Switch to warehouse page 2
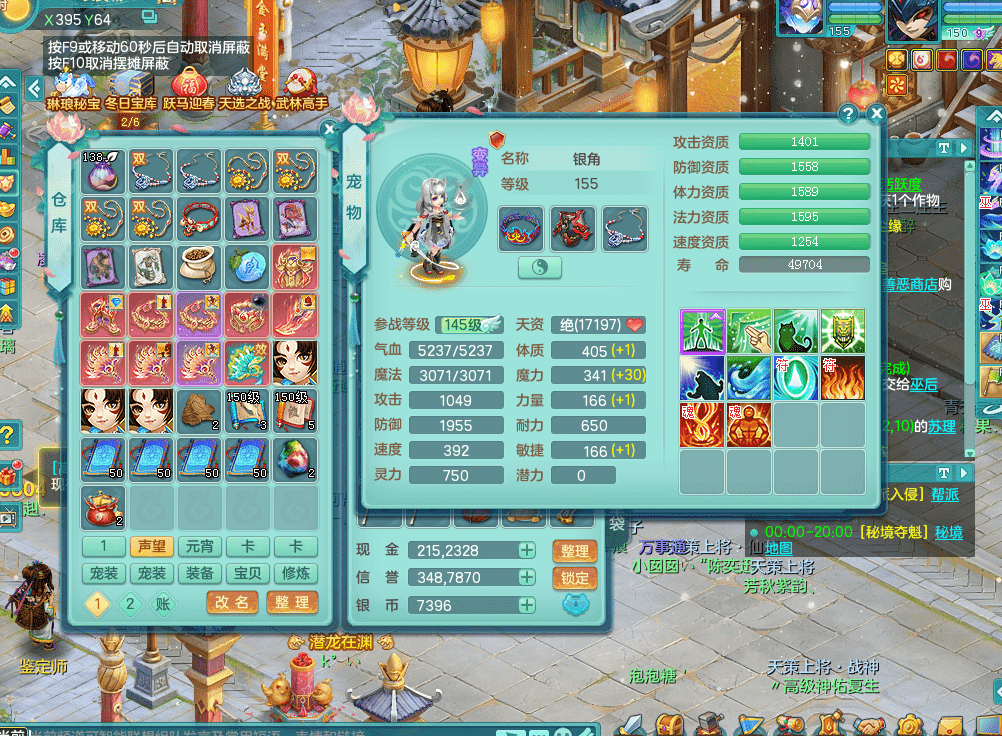1002x736 pixels. point(129,604)
